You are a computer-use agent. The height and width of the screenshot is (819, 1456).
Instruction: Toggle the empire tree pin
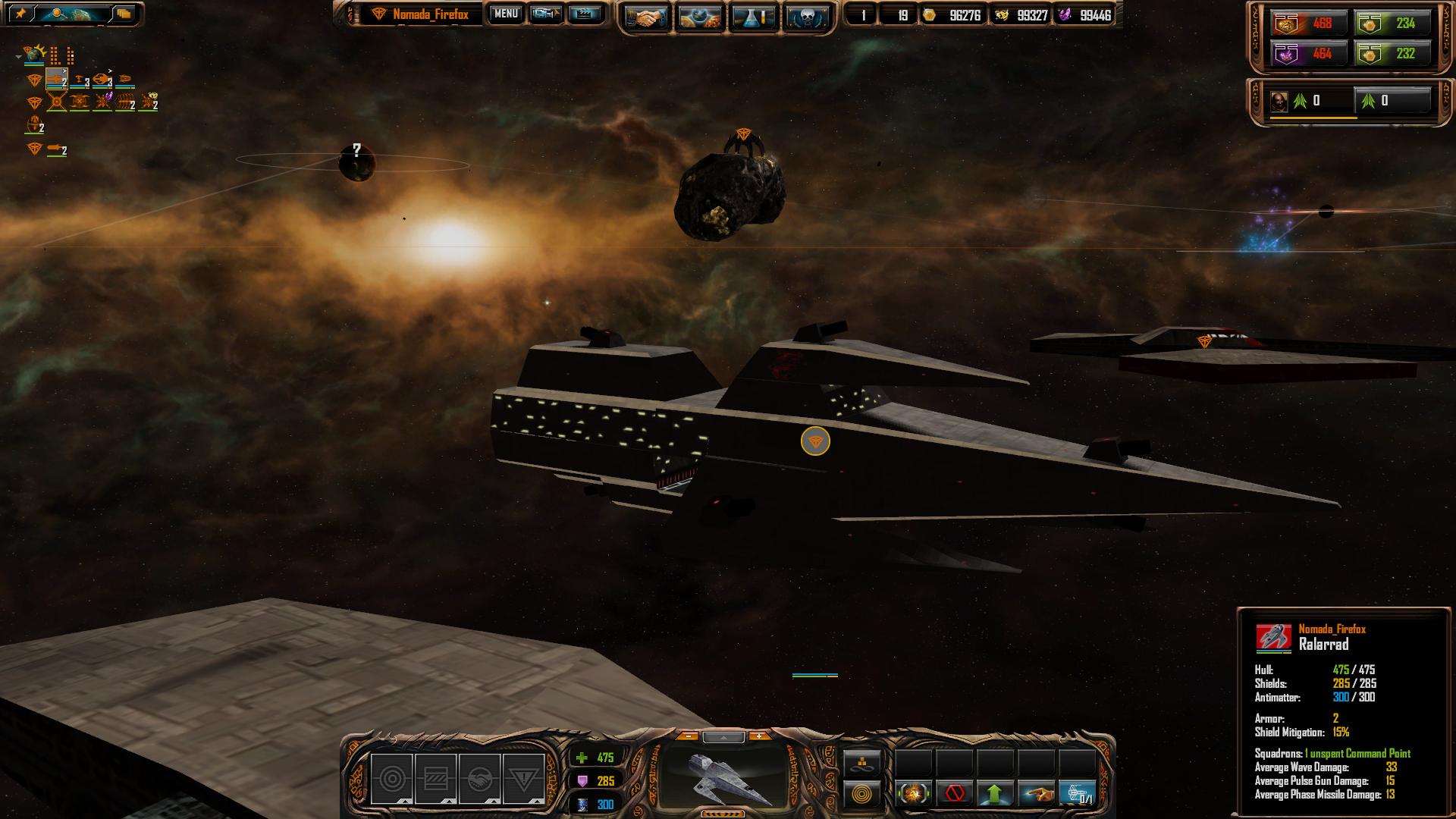pyautogui.click(x=20, y=14)
